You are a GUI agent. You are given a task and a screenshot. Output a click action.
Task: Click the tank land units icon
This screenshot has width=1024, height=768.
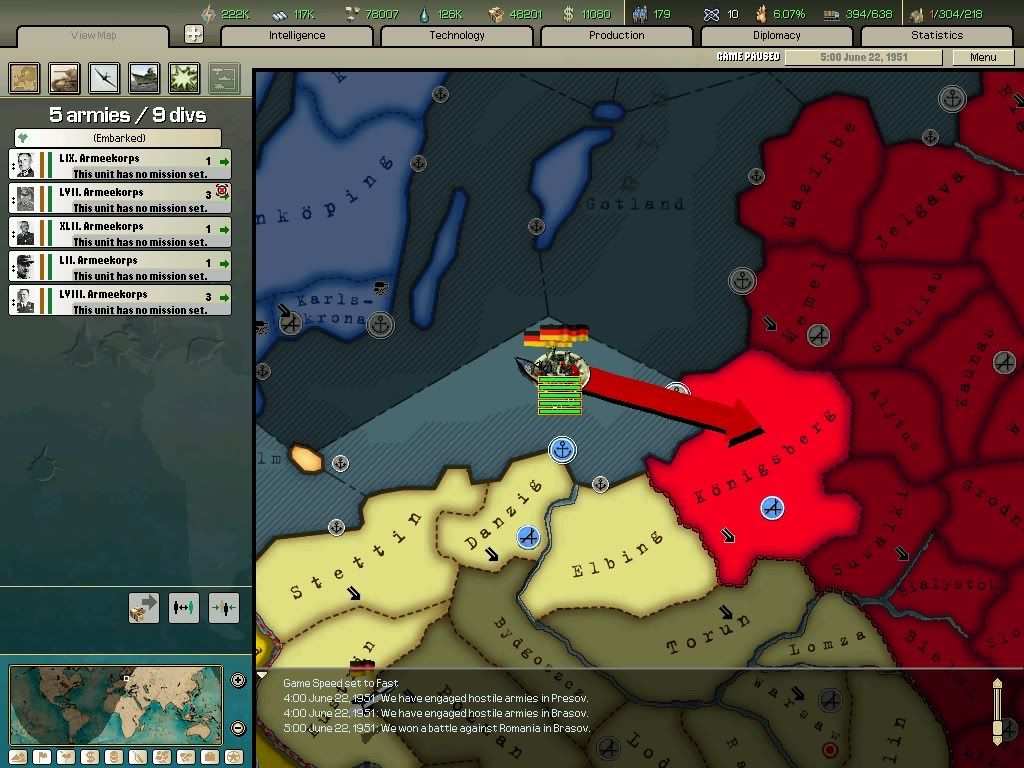(x=64, y=77)
